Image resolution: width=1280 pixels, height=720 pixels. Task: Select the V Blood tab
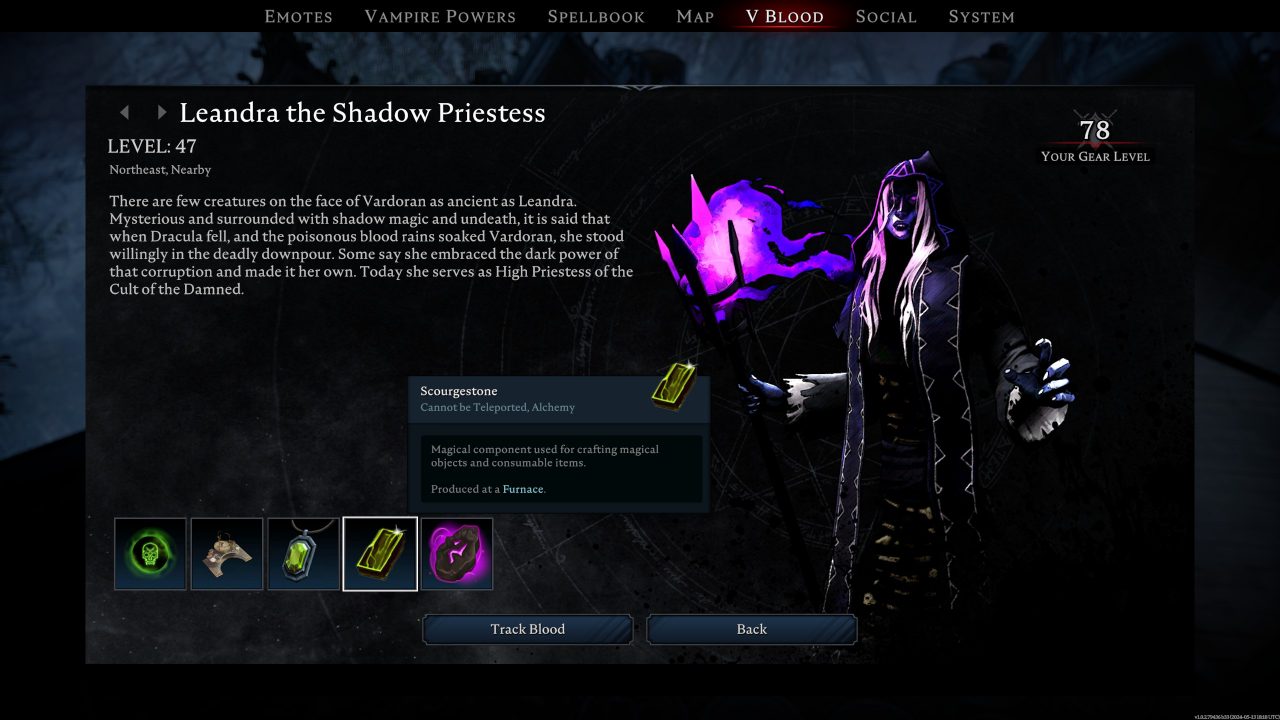[783, 16]
